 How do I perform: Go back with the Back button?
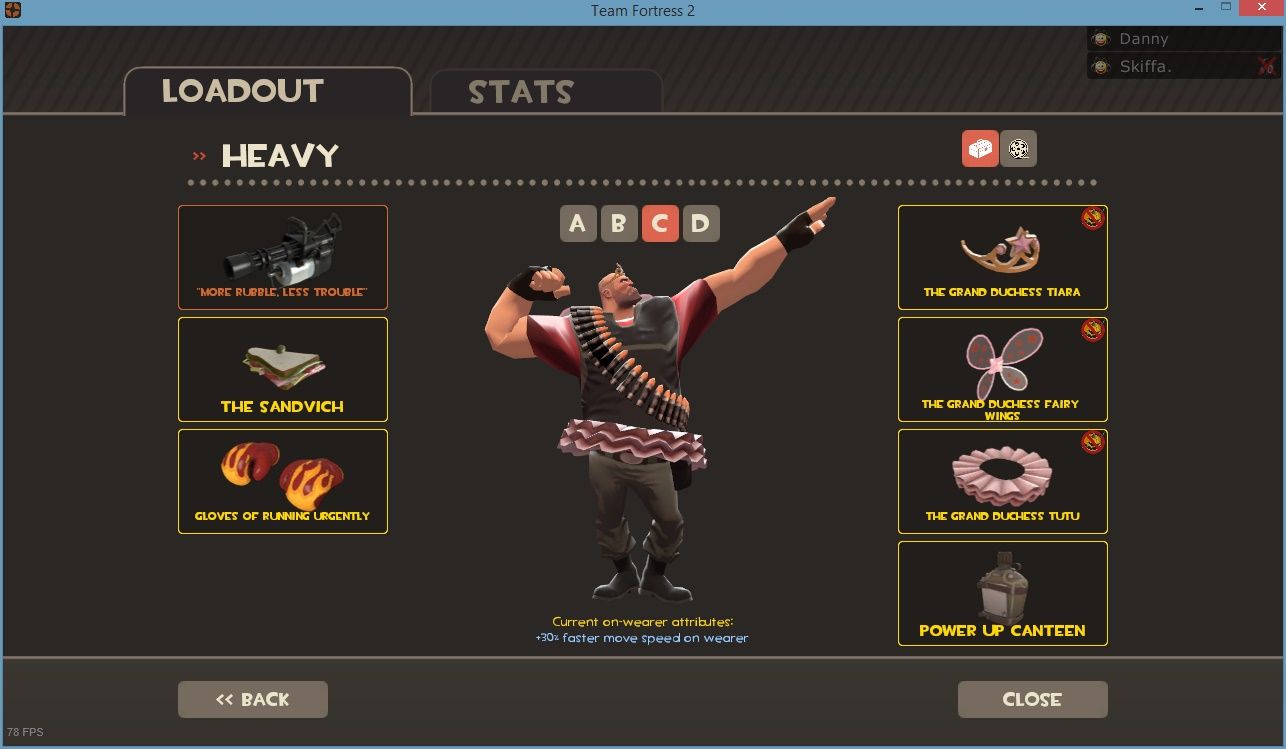[253, 699]
